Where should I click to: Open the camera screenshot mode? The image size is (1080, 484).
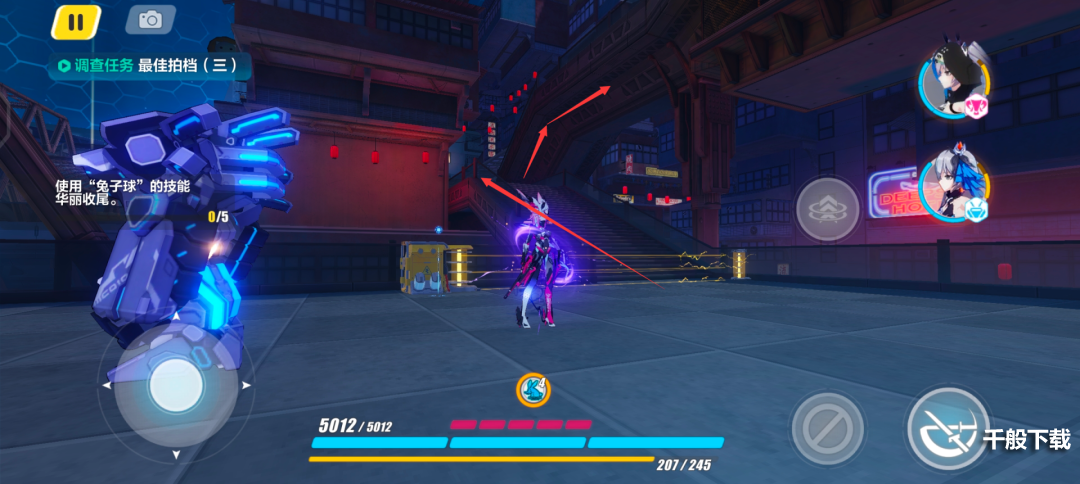[x=150, y=20]
